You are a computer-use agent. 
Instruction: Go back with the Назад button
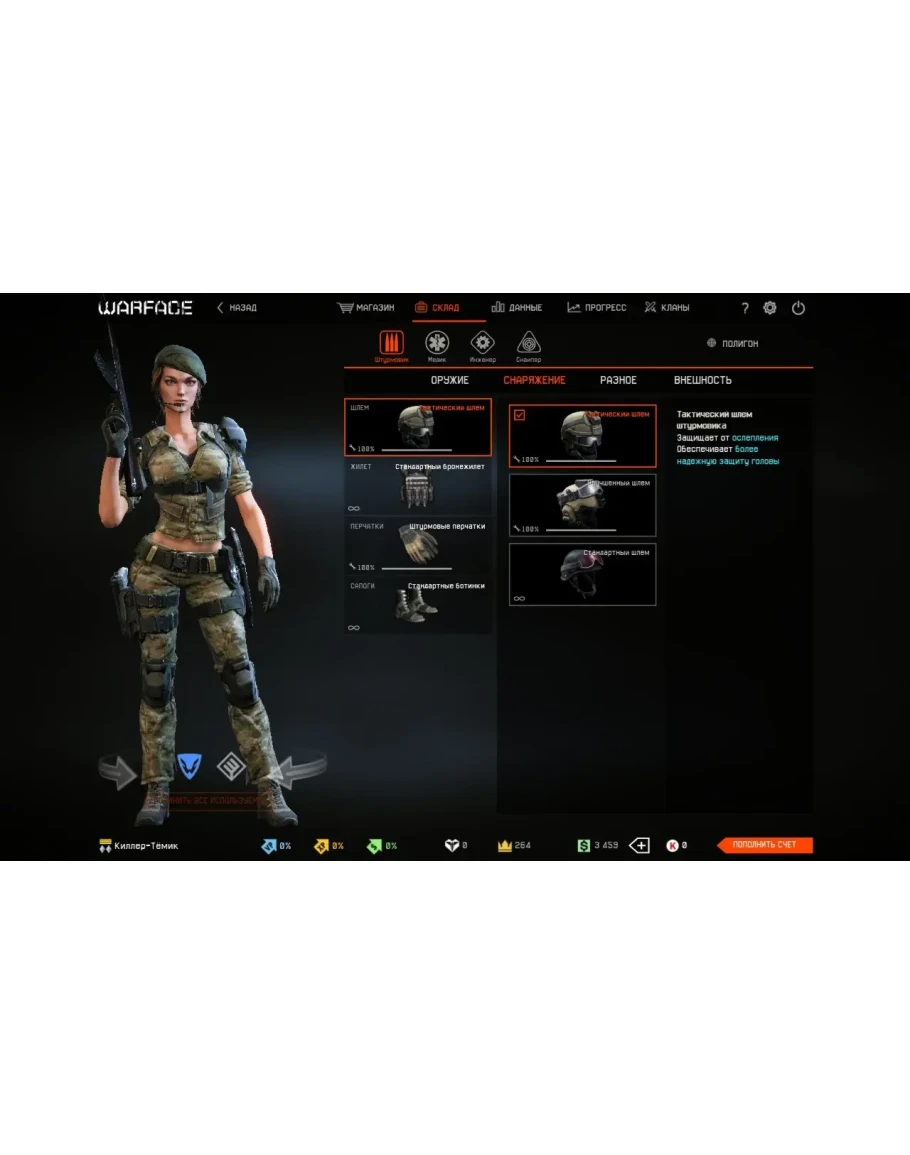click(237, 308)
